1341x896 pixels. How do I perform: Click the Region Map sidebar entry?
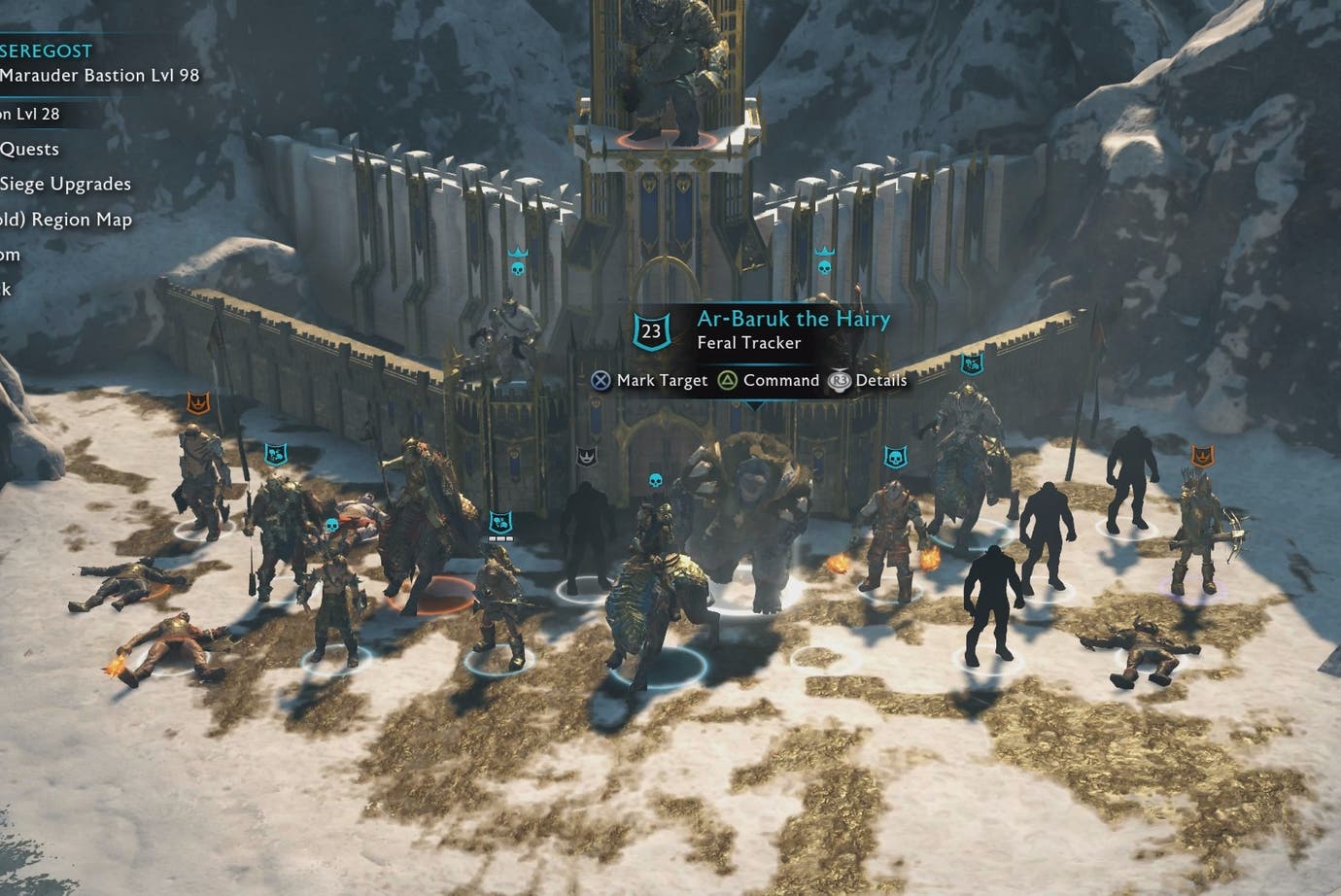pyautogui.click(x=81, y=219)
